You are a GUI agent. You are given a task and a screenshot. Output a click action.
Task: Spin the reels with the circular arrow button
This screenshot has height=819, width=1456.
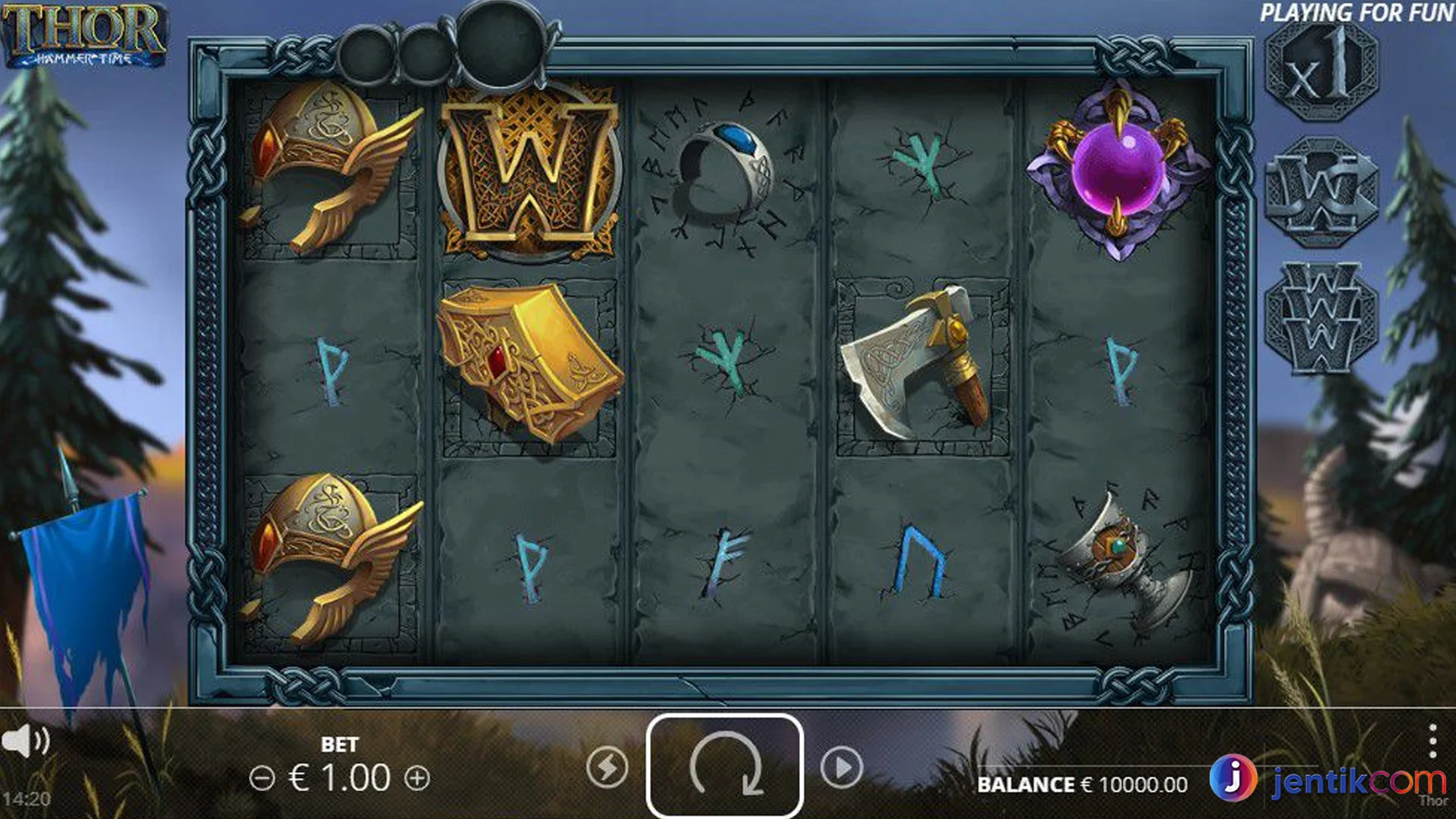click(x=724, y=766)
